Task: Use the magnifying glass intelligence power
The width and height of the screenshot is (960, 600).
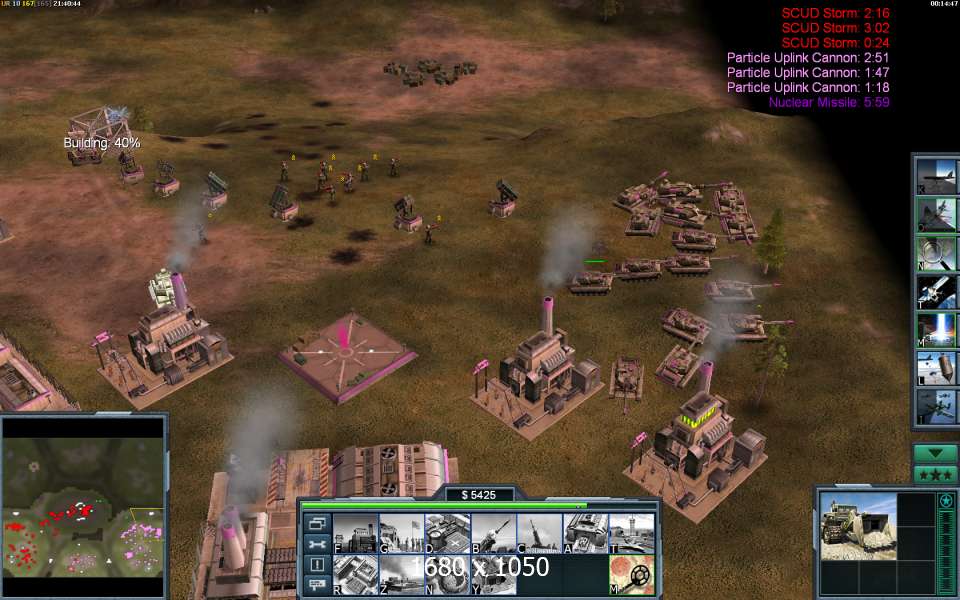Action: (937, 252)
